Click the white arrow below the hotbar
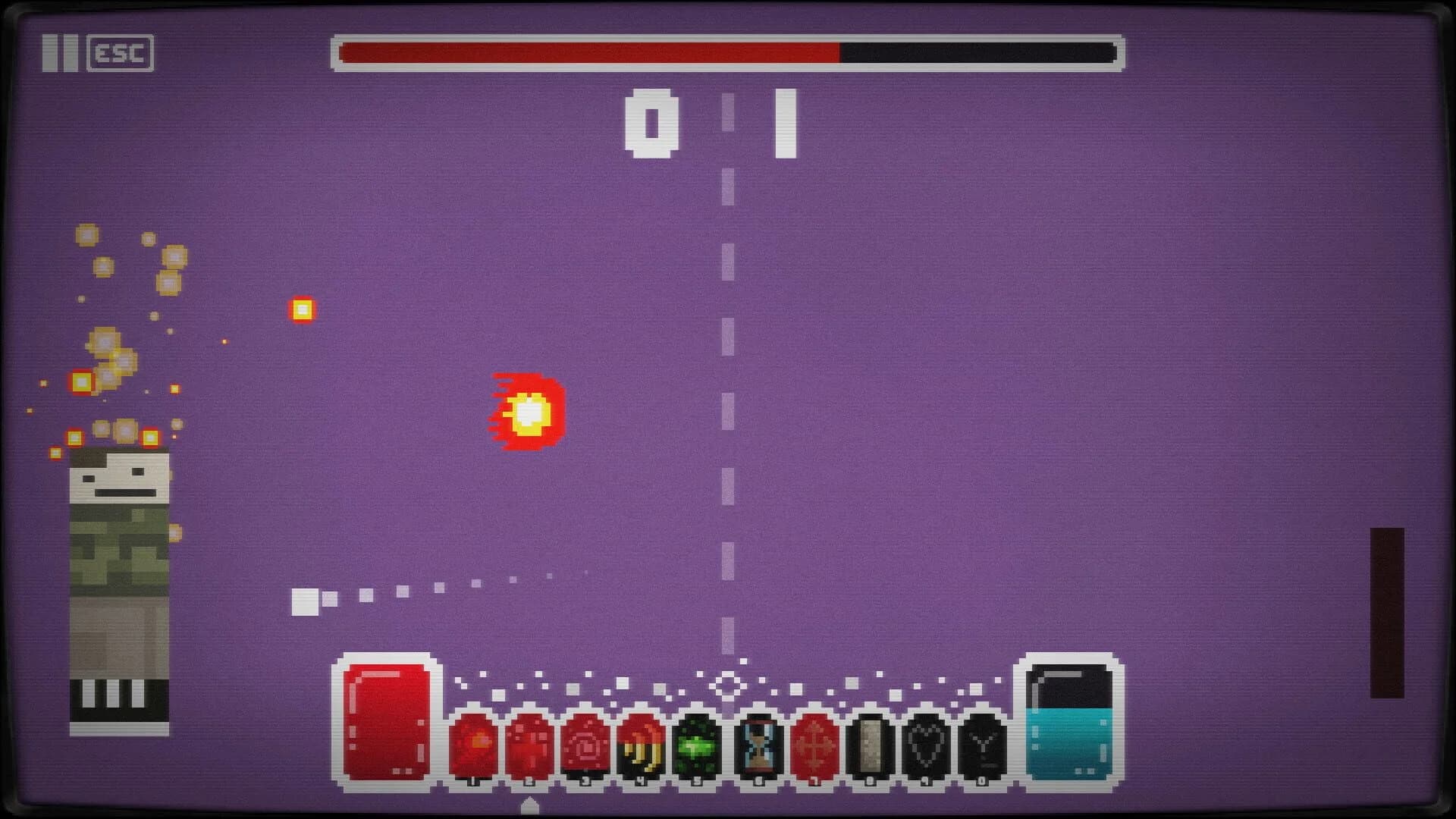 (x=529, y=806)
